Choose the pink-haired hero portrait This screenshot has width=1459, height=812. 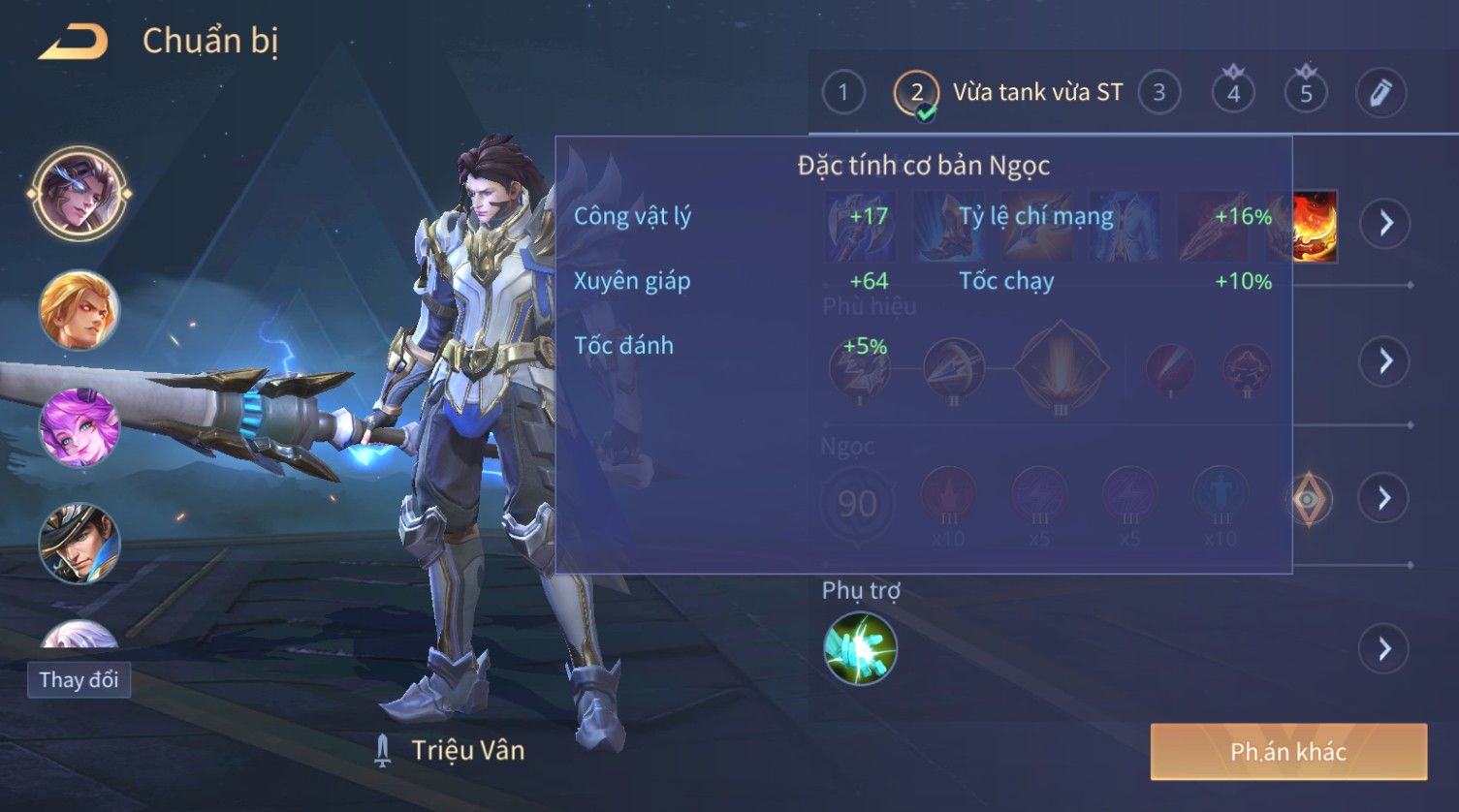(x=79, y=427)
